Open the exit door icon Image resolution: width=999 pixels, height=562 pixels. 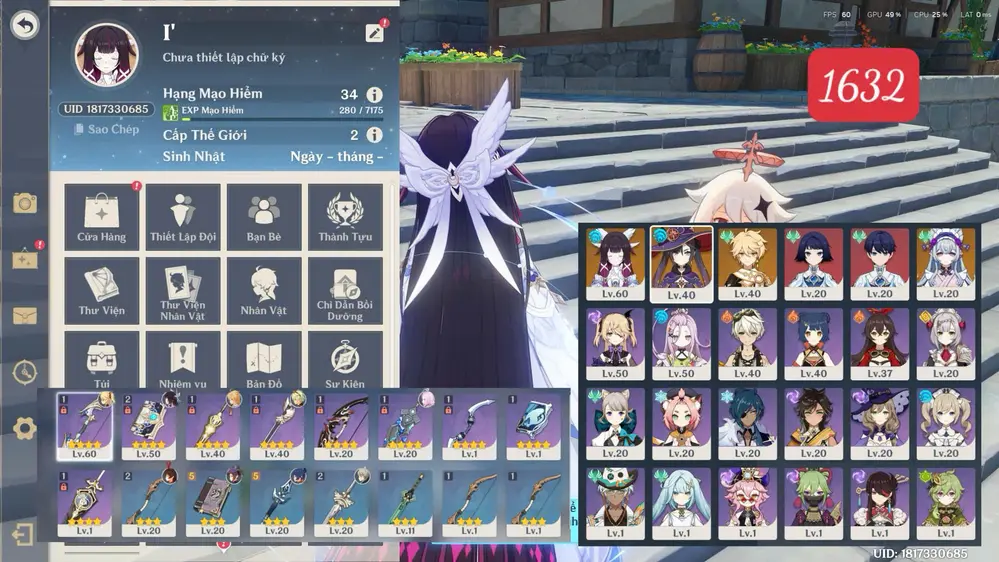pyautogui.click(x=25, y=533)
